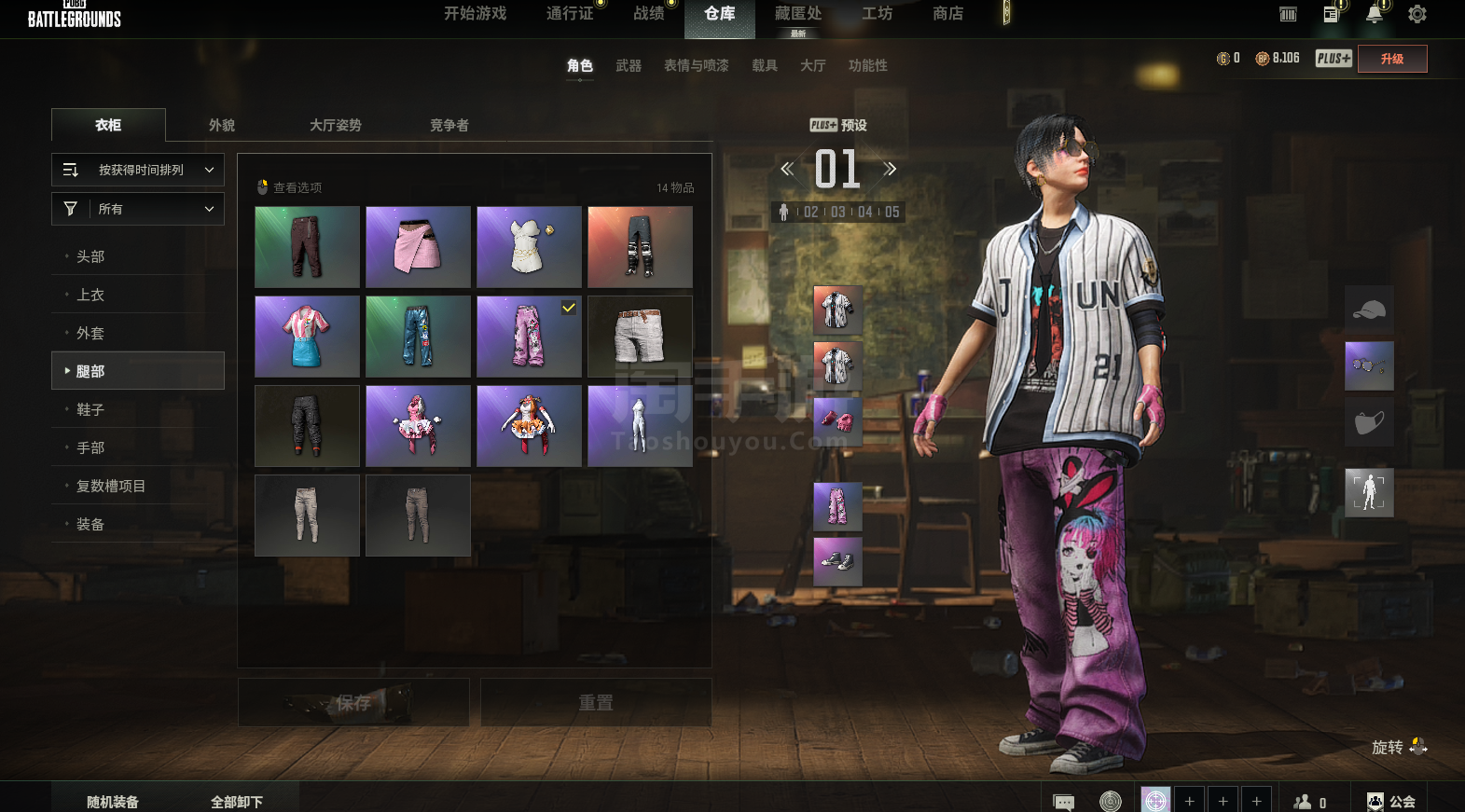Click 全部卸下 to unequip everything

click(237, 802)
